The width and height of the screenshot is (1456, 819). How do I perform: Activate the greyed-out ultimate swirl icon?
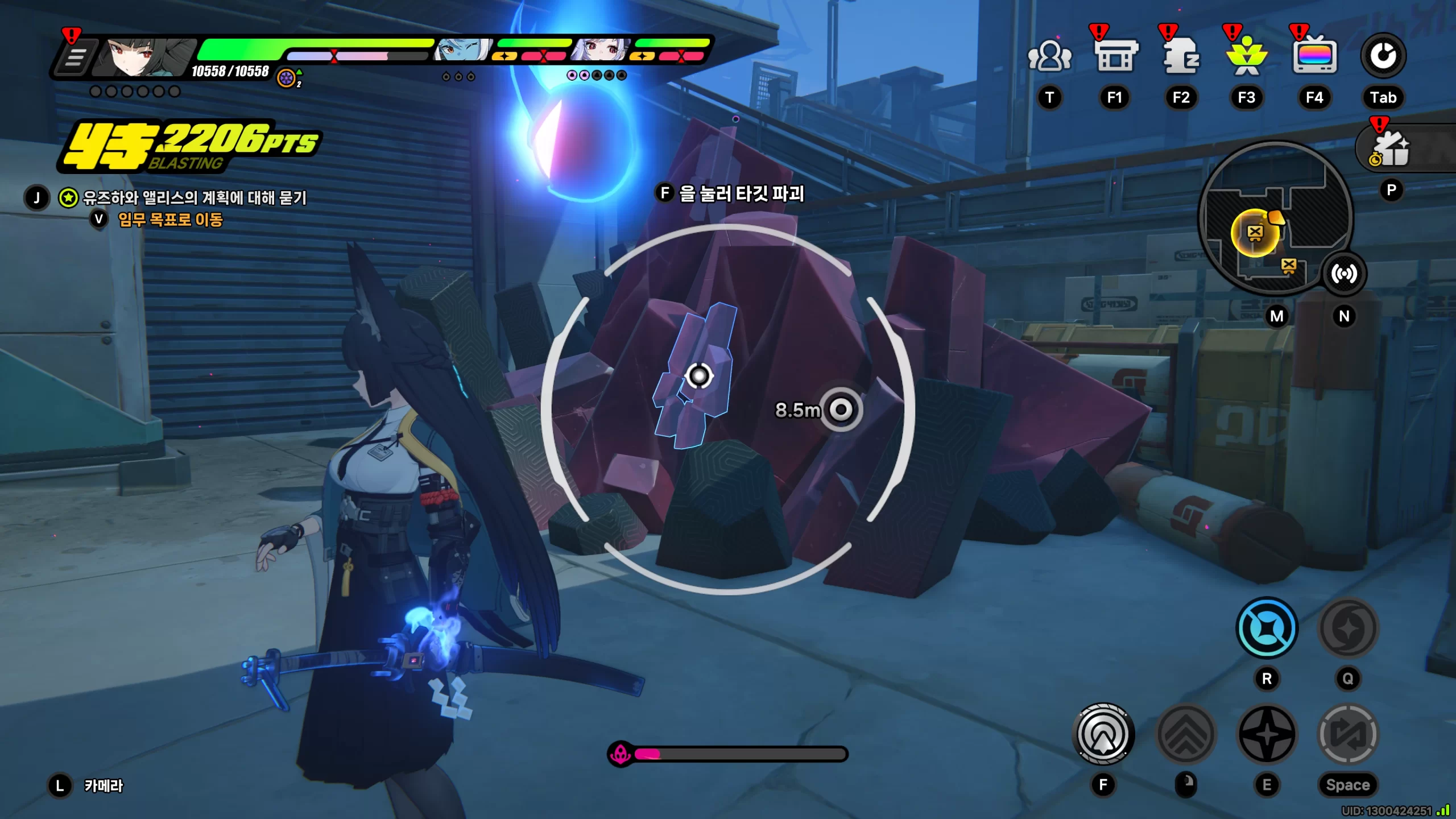(1348, 628)
